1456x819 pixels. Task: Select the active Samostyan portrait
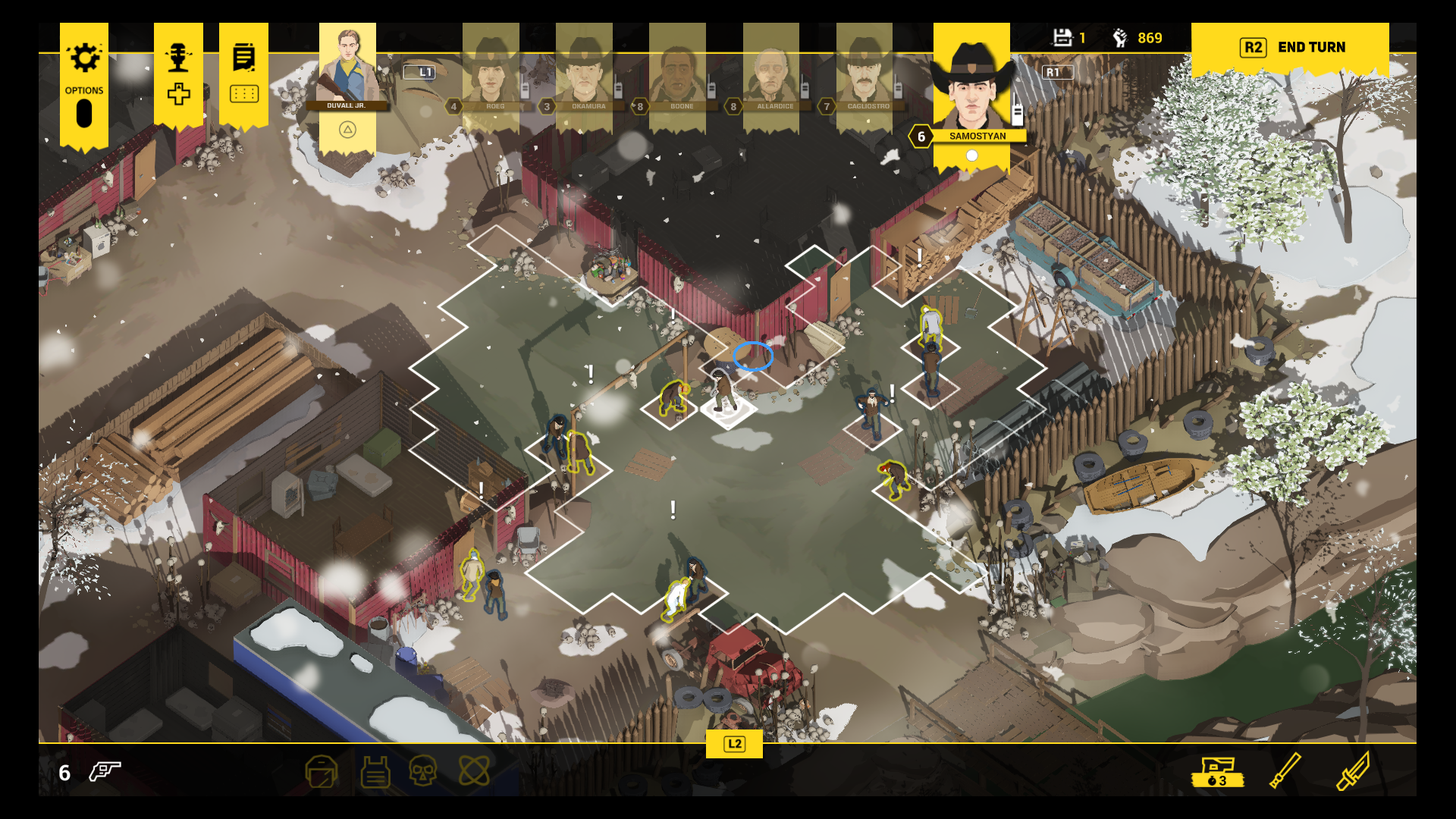point(971,87)
